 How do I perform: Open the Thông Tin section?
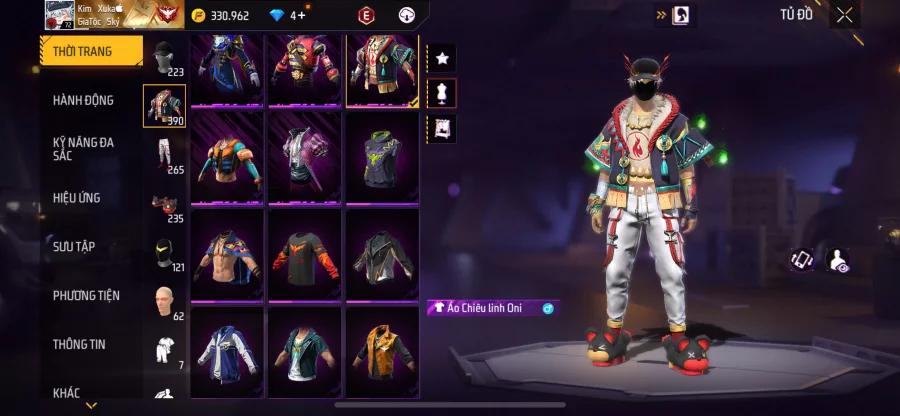pos(79,344)
